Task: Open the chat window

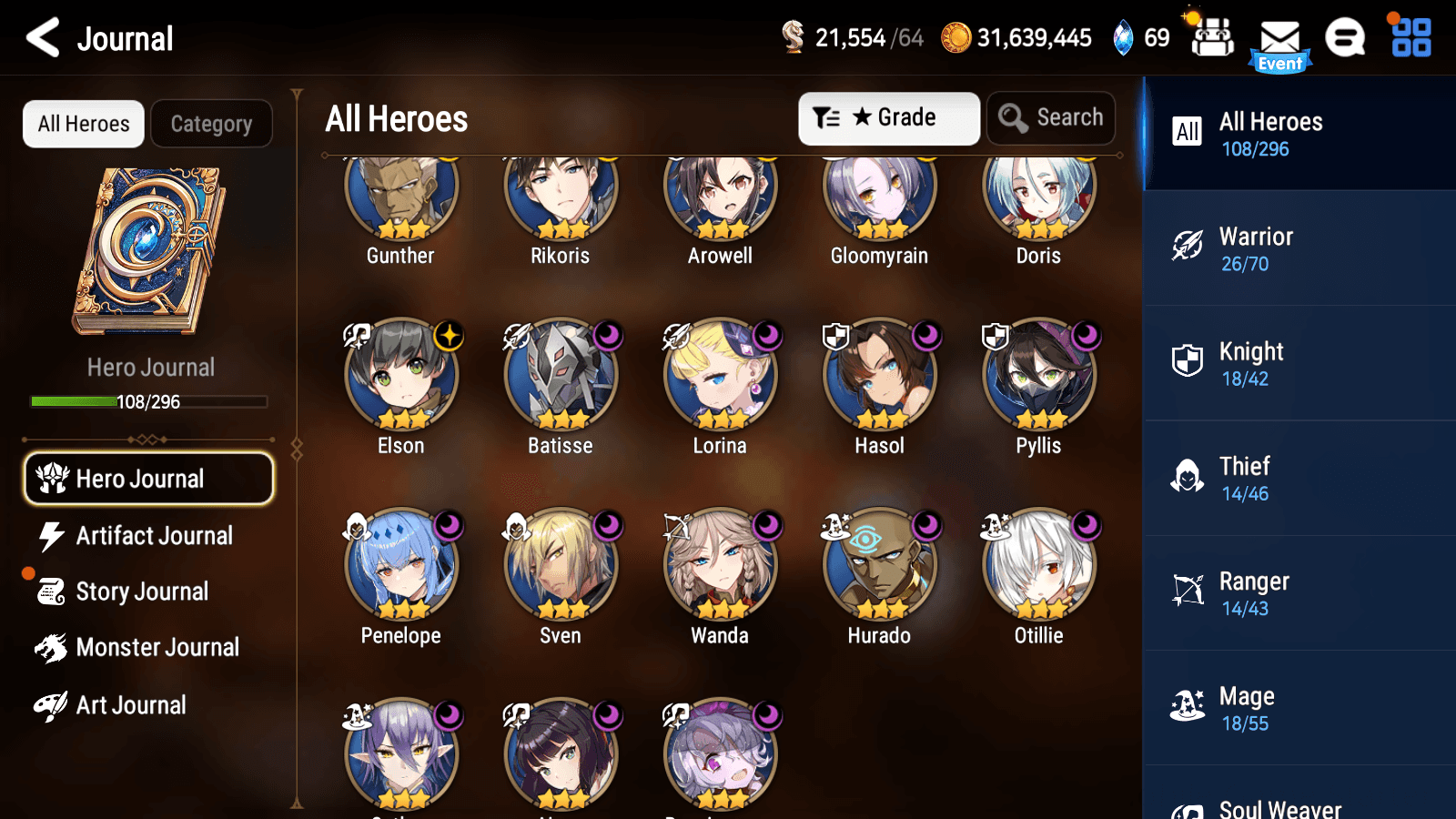Action: click(1344, 38)
